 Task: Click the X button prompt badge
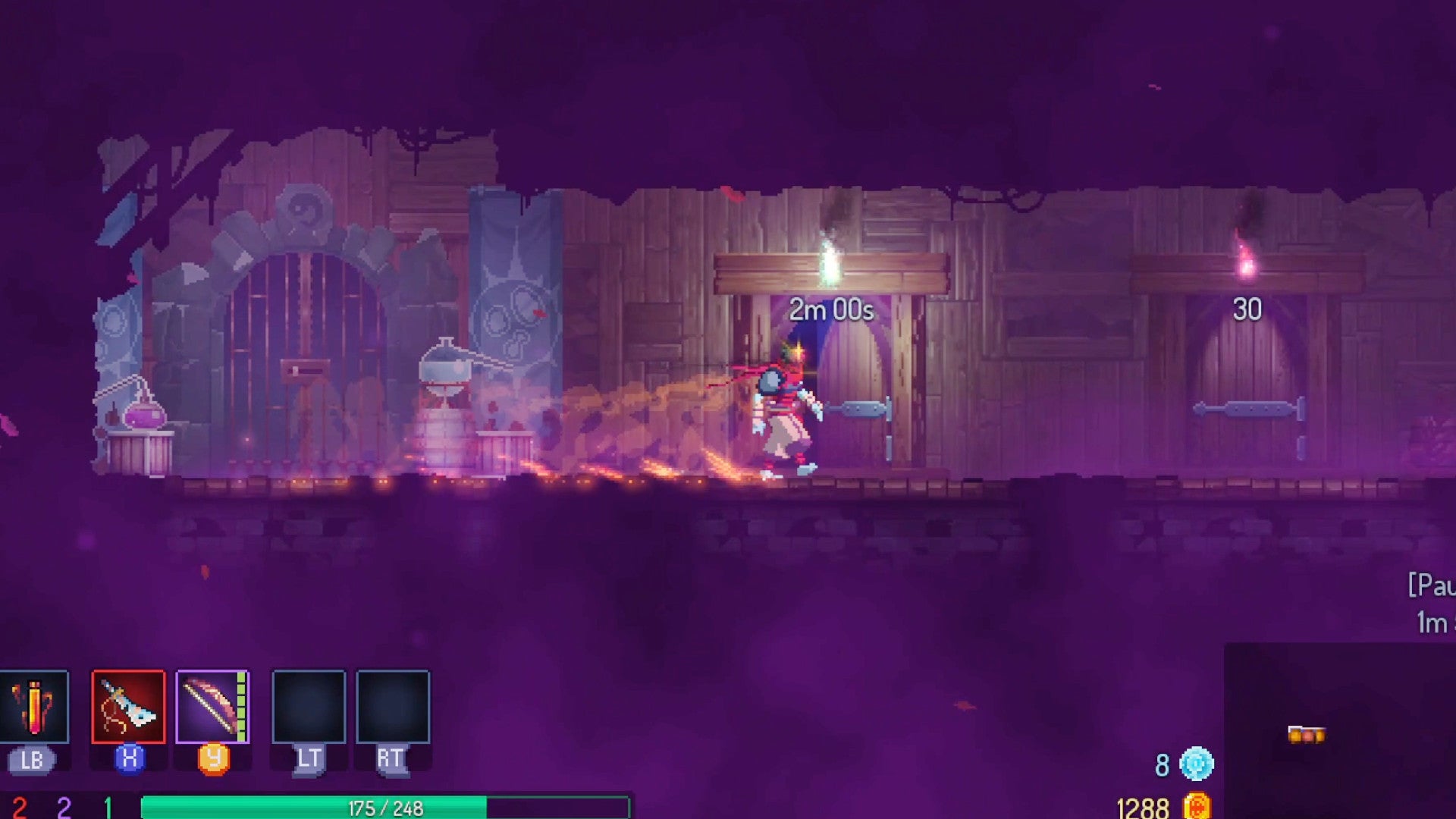130,758
